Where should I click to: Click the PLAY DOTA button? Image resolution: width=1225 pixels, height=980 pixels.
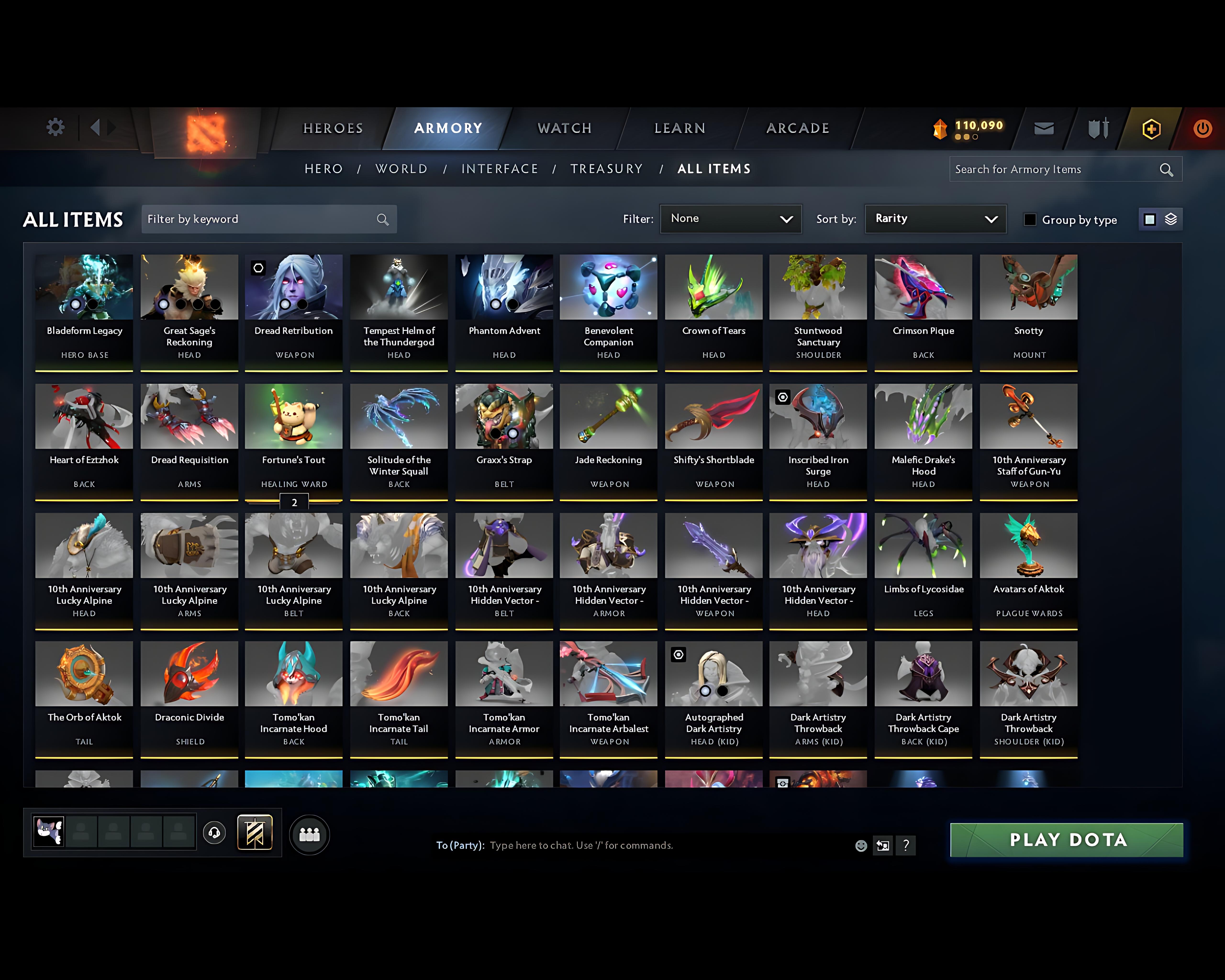coord(1066,840)
